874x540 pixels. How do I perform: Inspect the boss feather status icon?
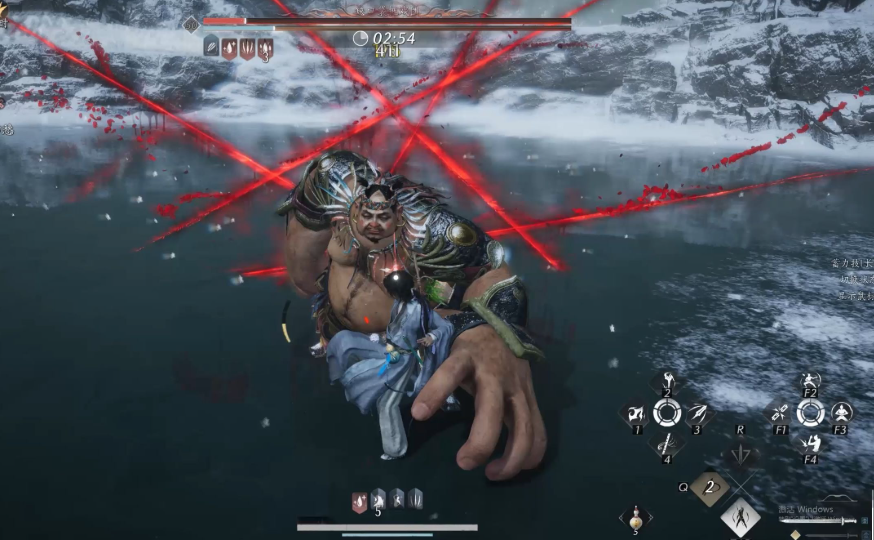pos(211,47)
